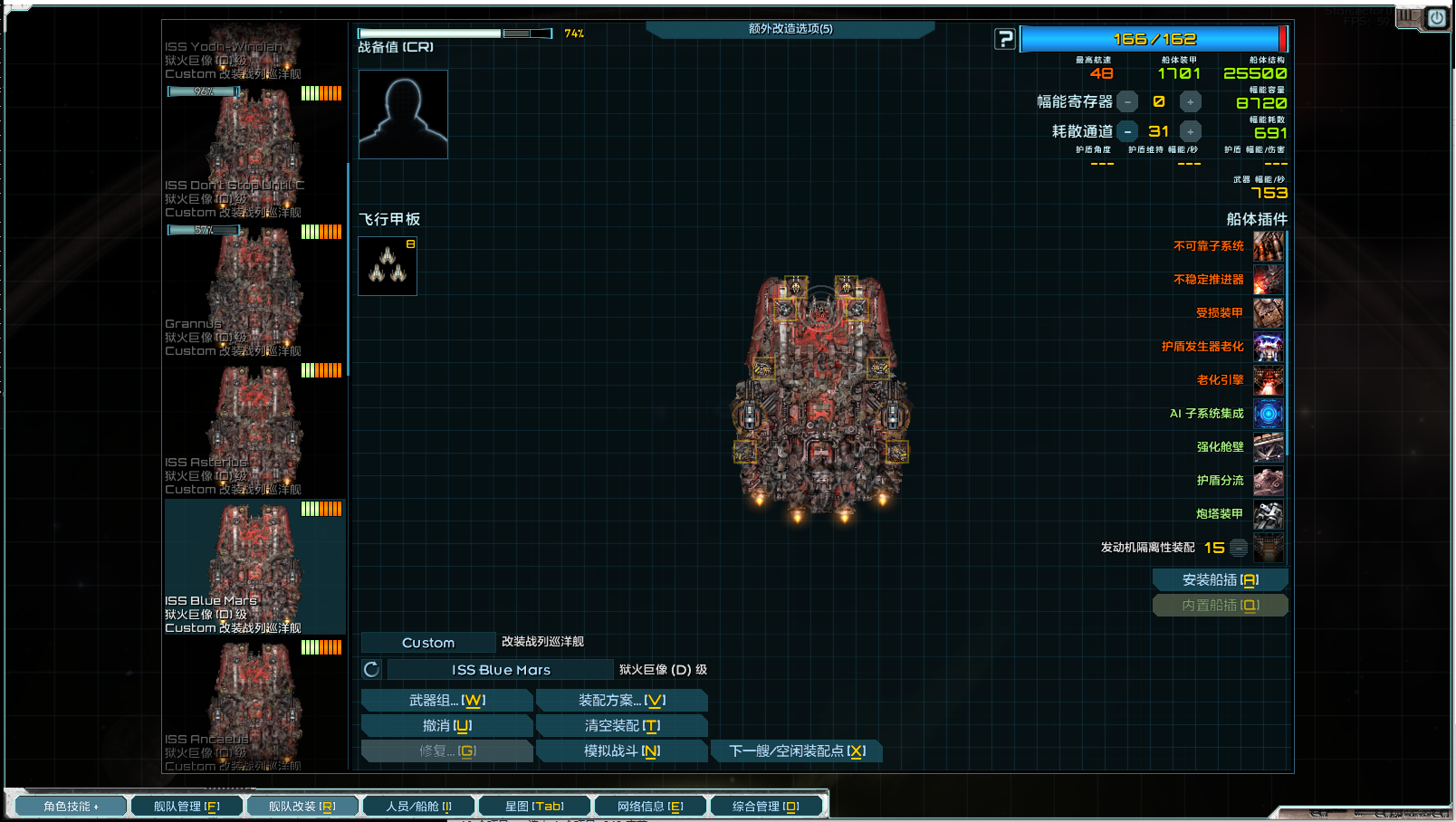Switch to the 舰队管理 fleet tab
Viewport: 1456px width, 822px height.
tap(187, 806)
